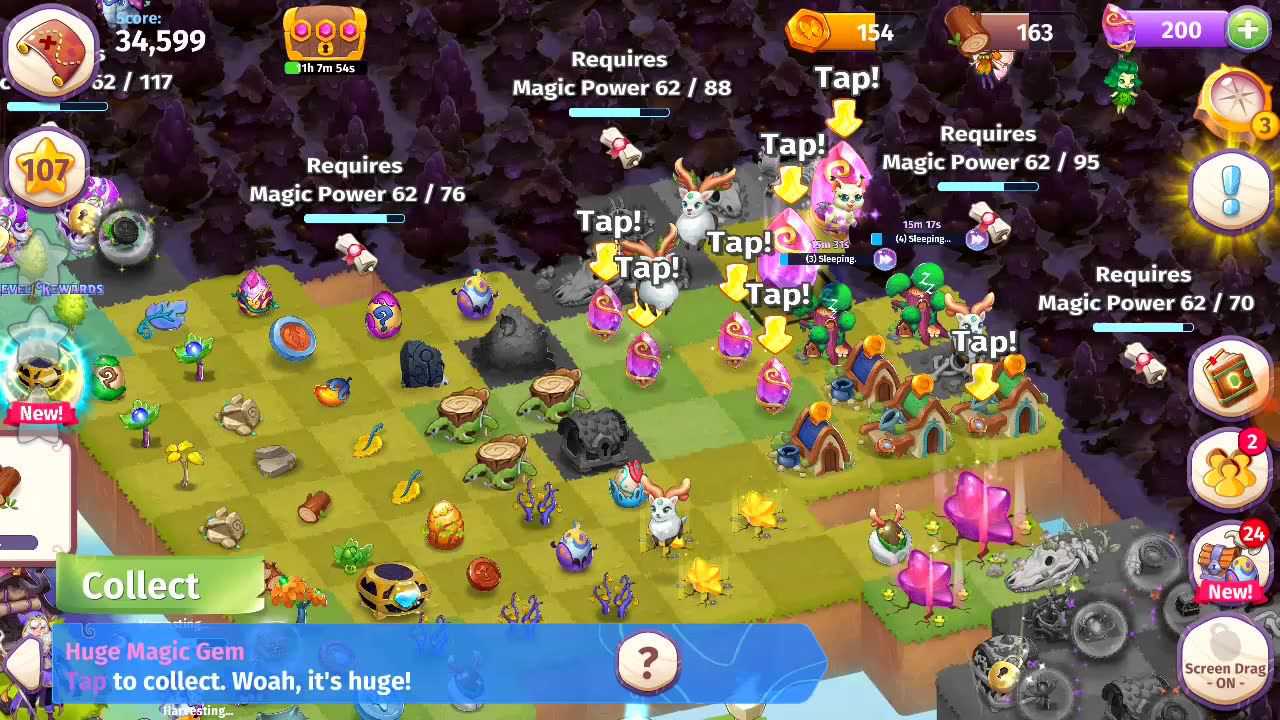Tap the gold coin counter showing 154
The height and width of the screenshot is (720, 1280).
pyautogui.click(x=850, y=31)
